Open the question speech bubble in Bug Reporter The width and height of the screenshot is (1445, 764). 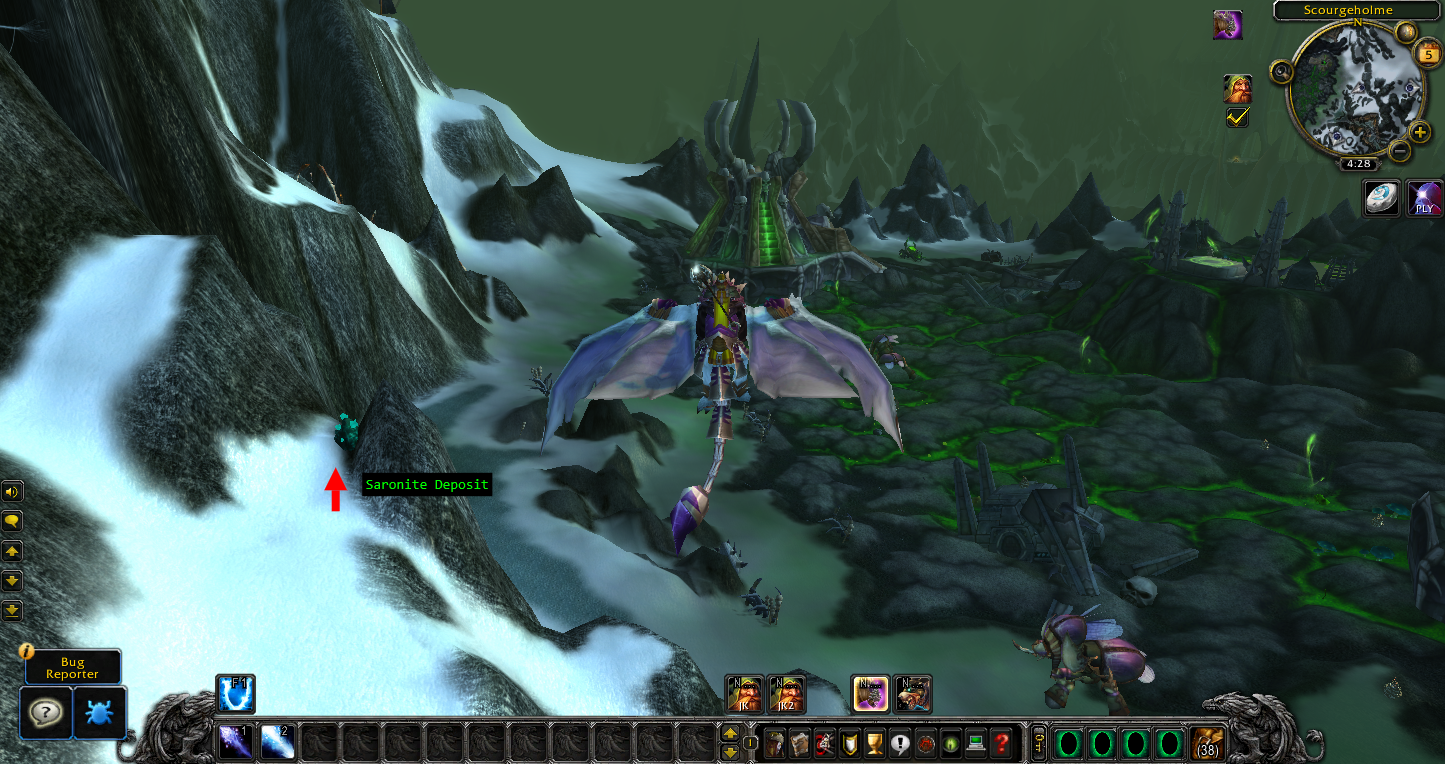coord(45,713)
